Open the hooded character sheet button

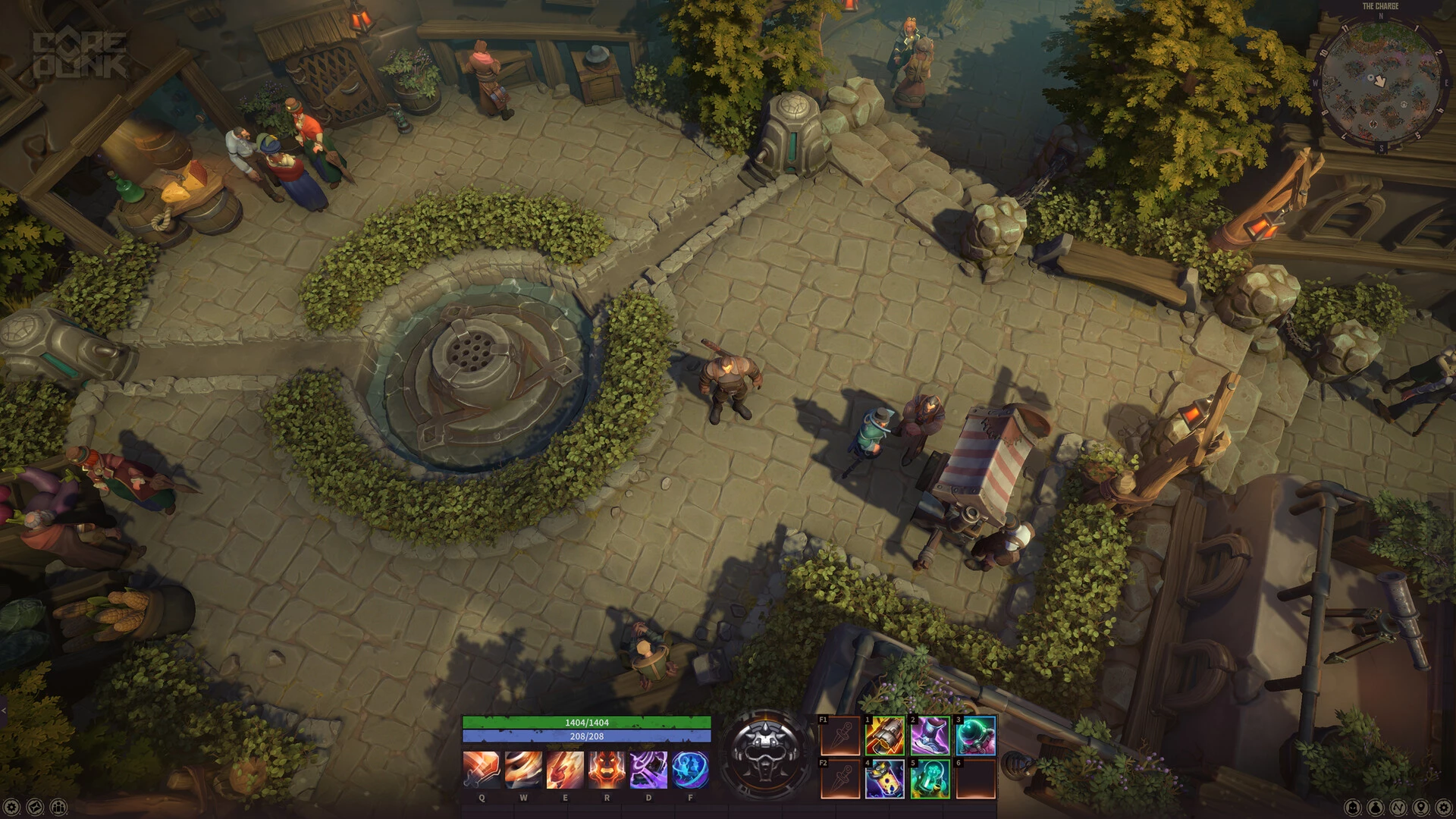(x=1354, y=807)
